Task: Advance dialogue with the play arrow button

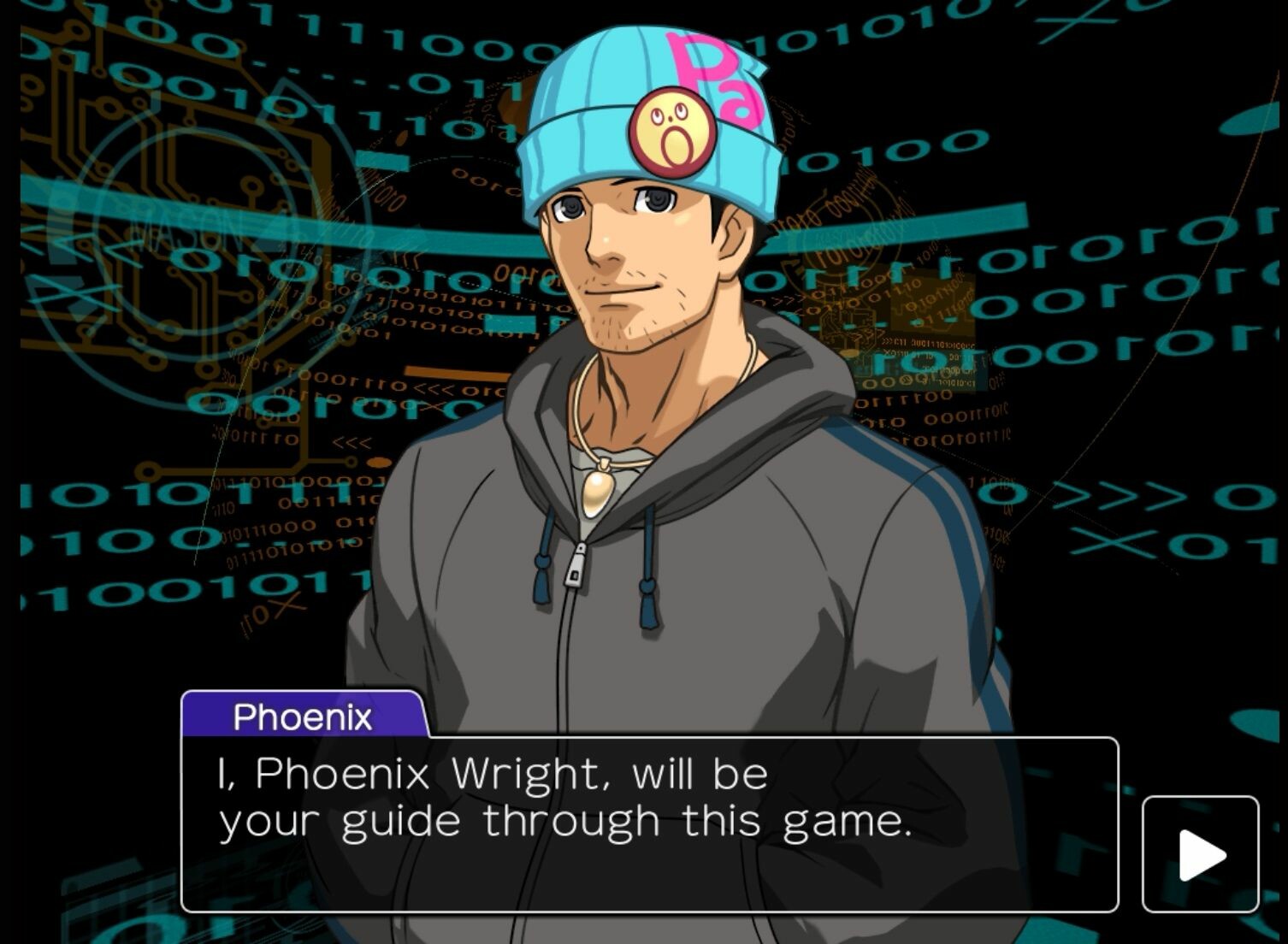Action: 1200,854
